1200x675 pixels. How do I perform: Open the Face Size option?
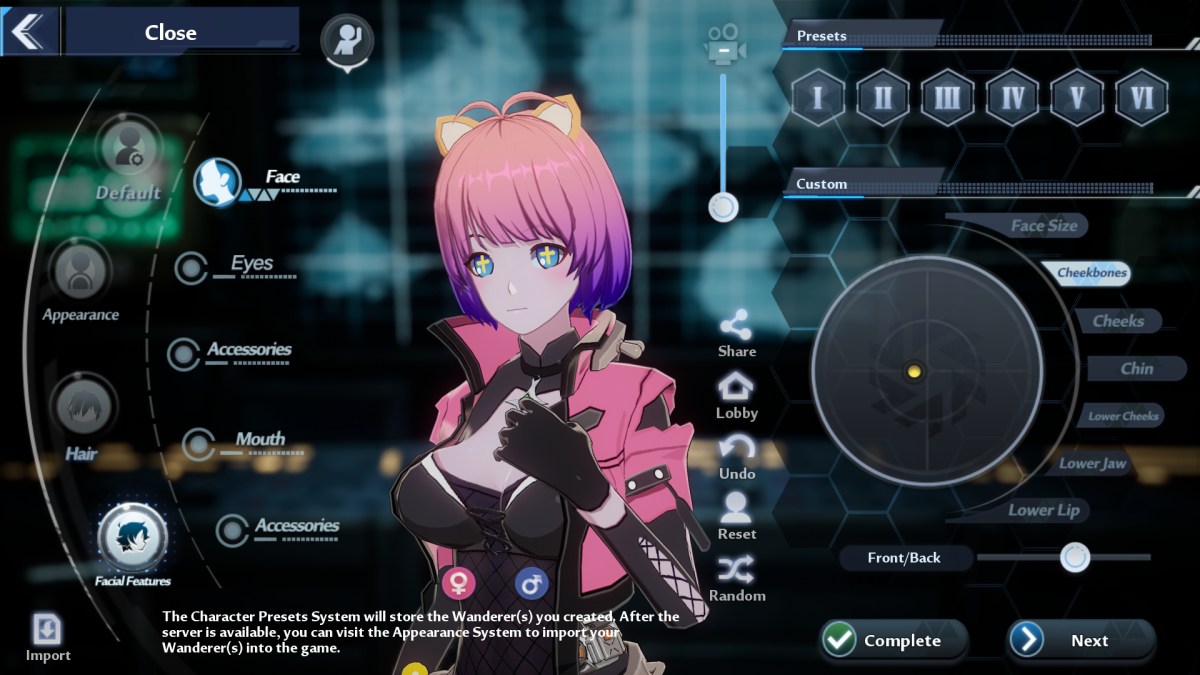(1042, 226)
